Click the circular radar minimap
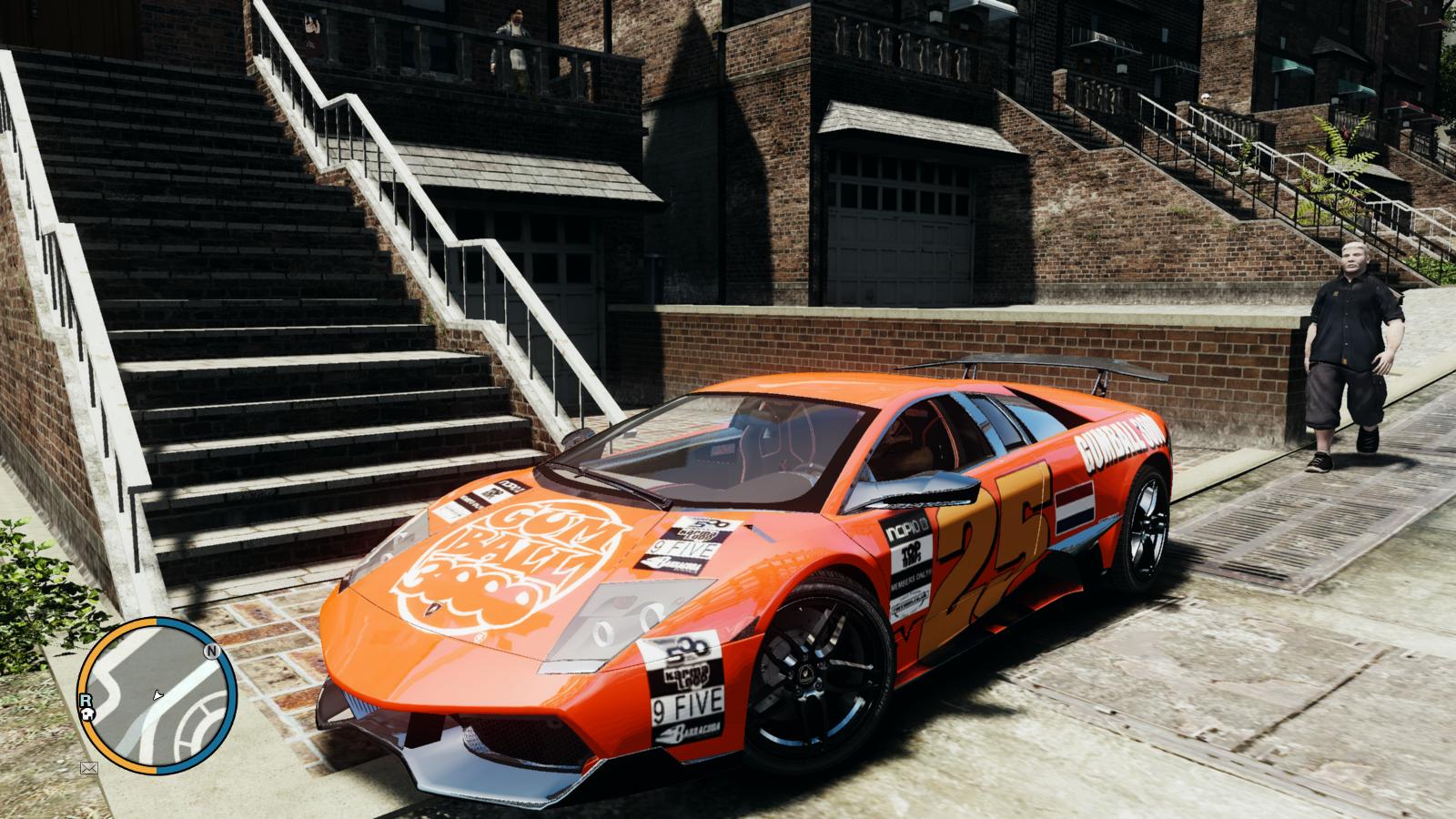 point(156,694)
